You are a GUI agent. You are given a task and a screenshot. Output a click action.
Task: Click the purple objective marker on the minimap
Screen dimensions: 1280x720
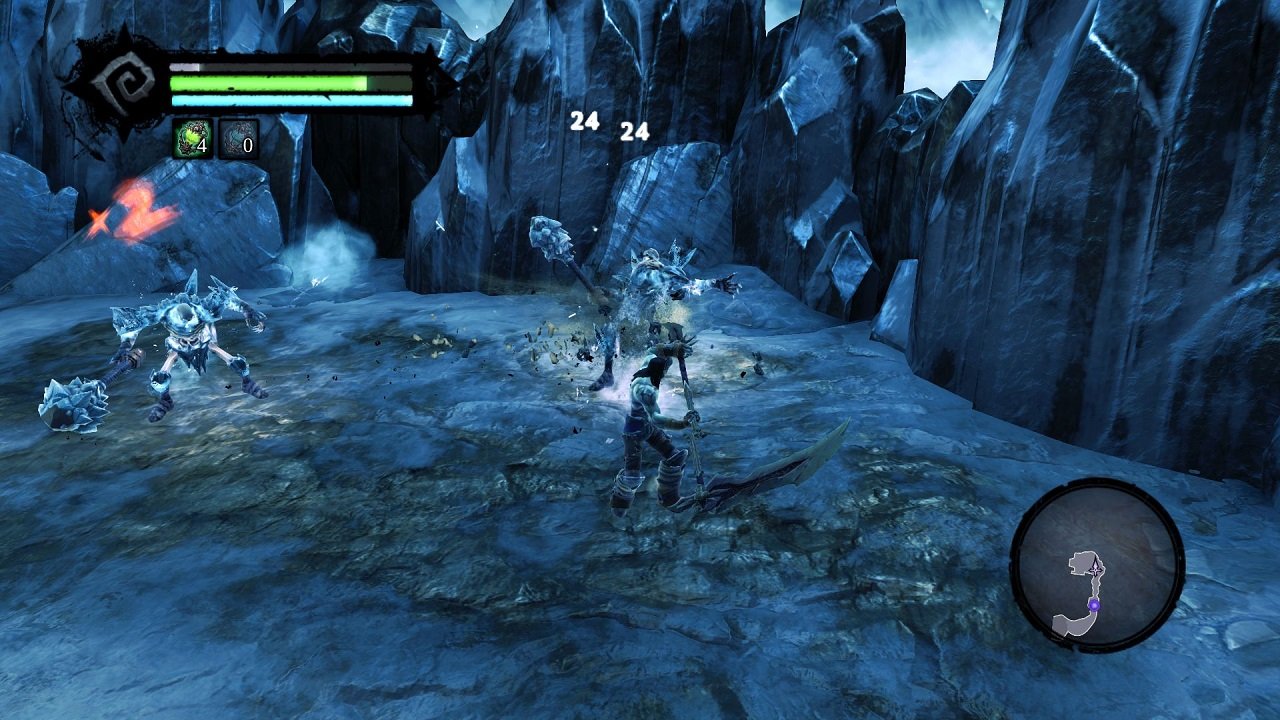(x=1095, y=605)
